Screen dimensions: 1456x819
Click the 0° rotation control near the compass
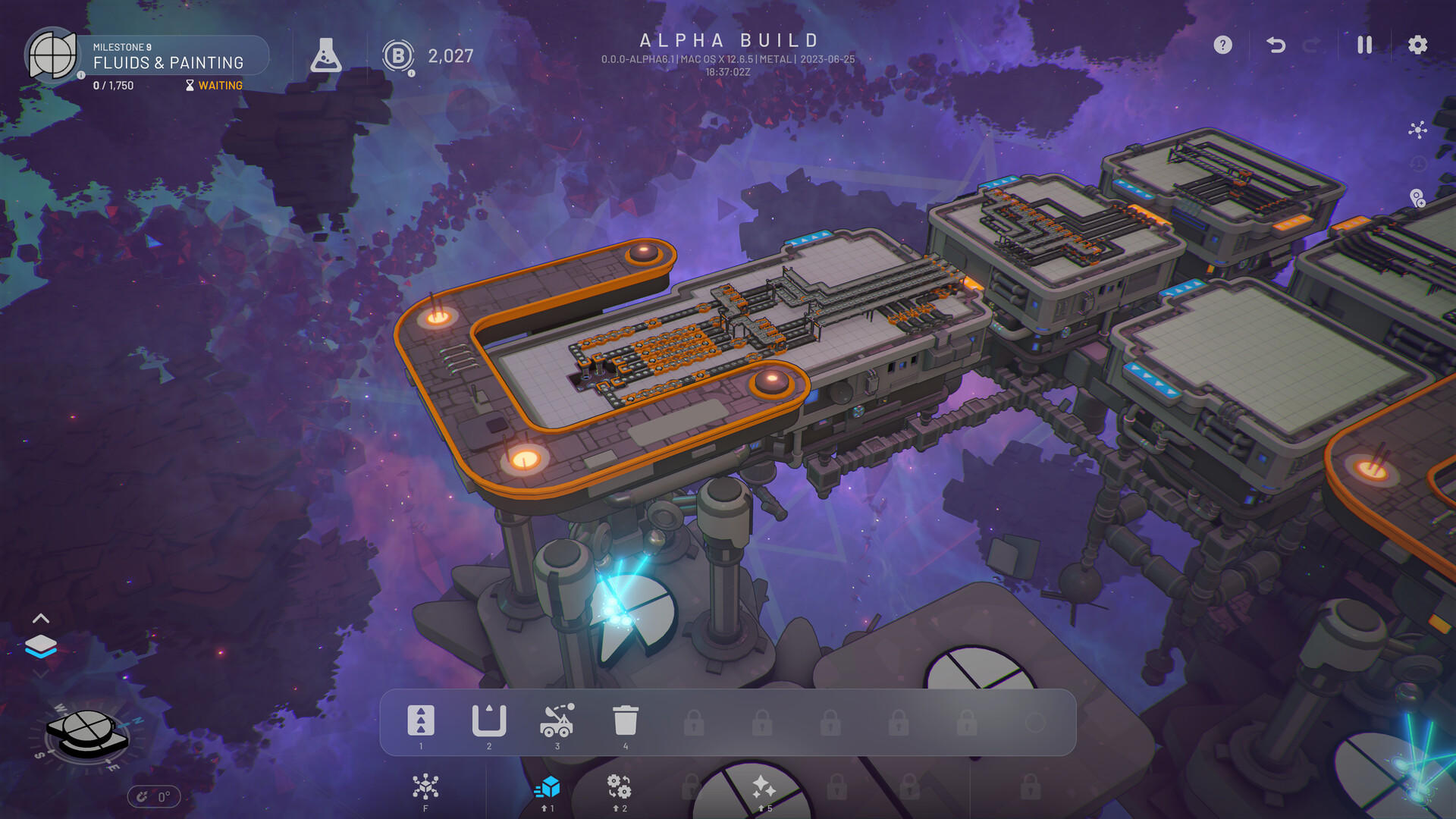pos(154,796)
